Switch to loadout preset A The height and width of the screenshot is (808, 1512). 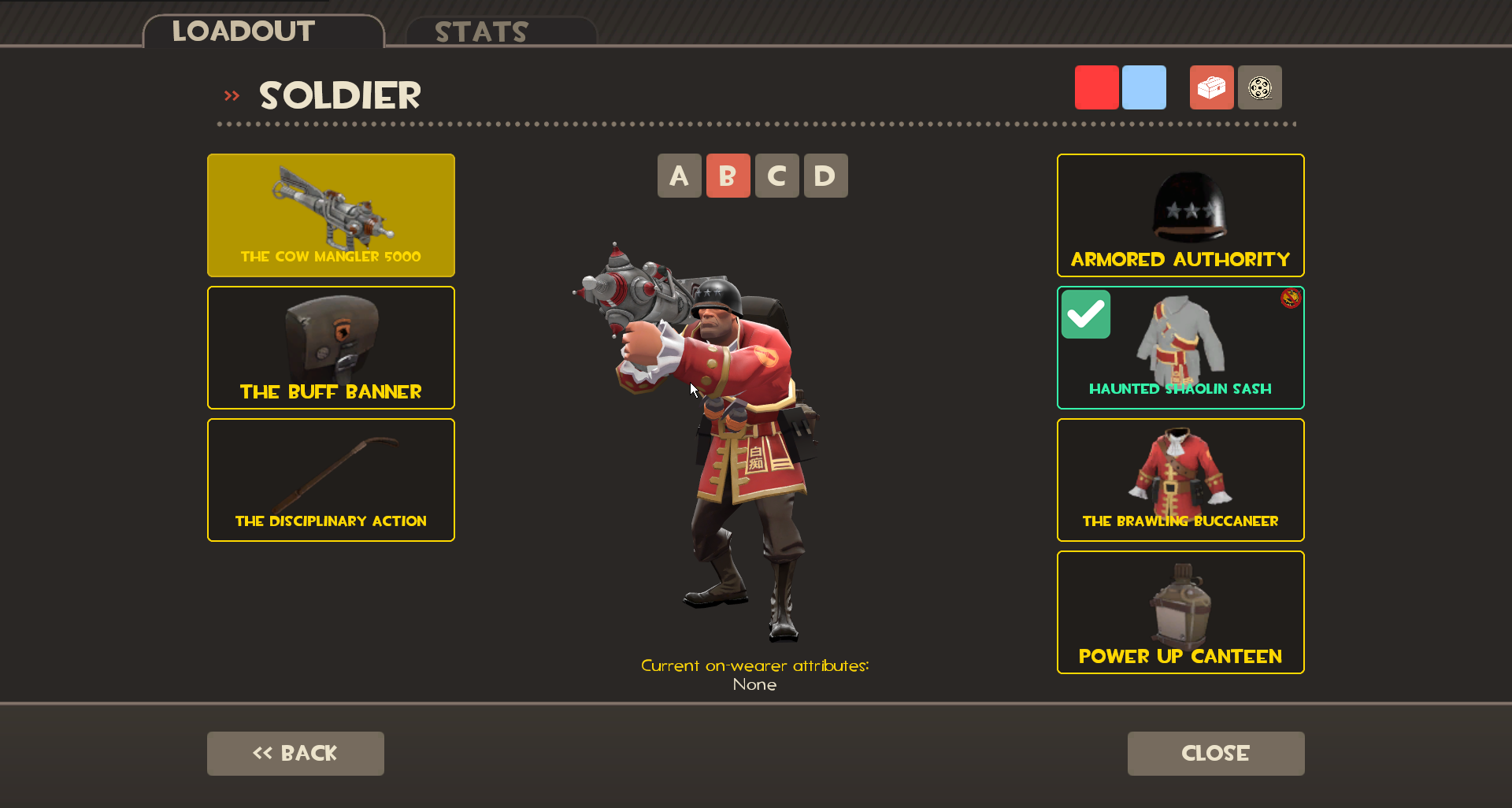pos(679,176)
